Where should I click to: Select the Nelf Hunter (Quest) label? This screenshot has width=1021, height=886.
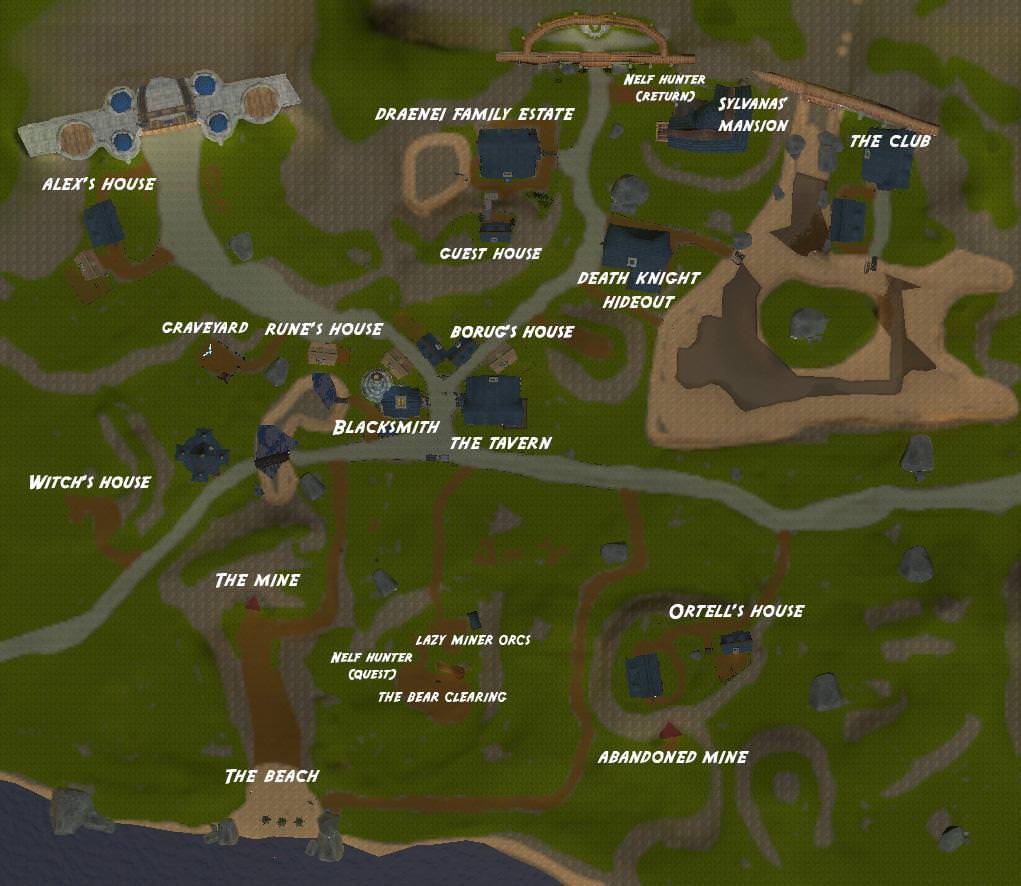[371, 665]
